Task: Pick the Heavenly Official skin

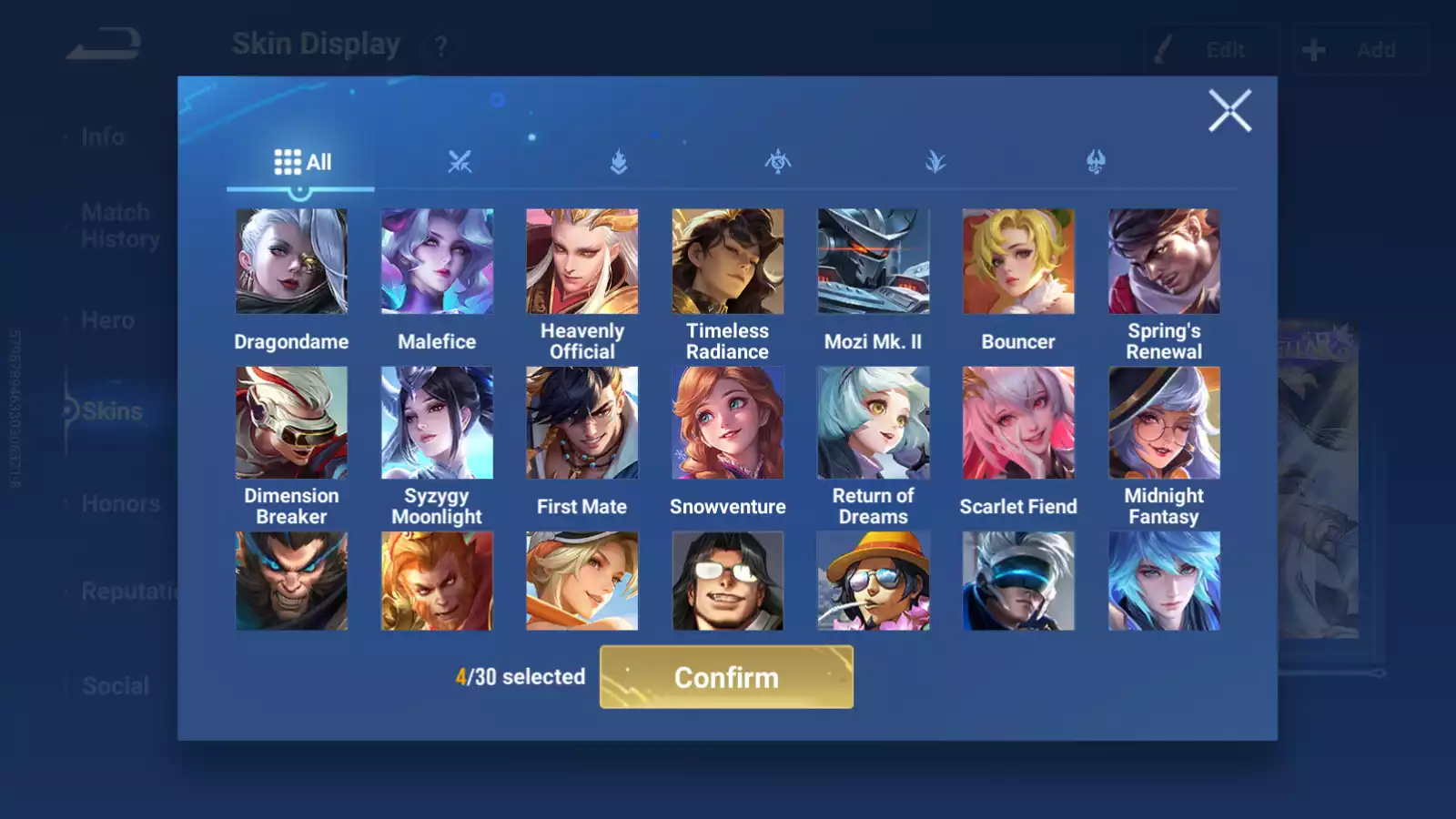Action: pyautogui.click(x=582, y=262)
